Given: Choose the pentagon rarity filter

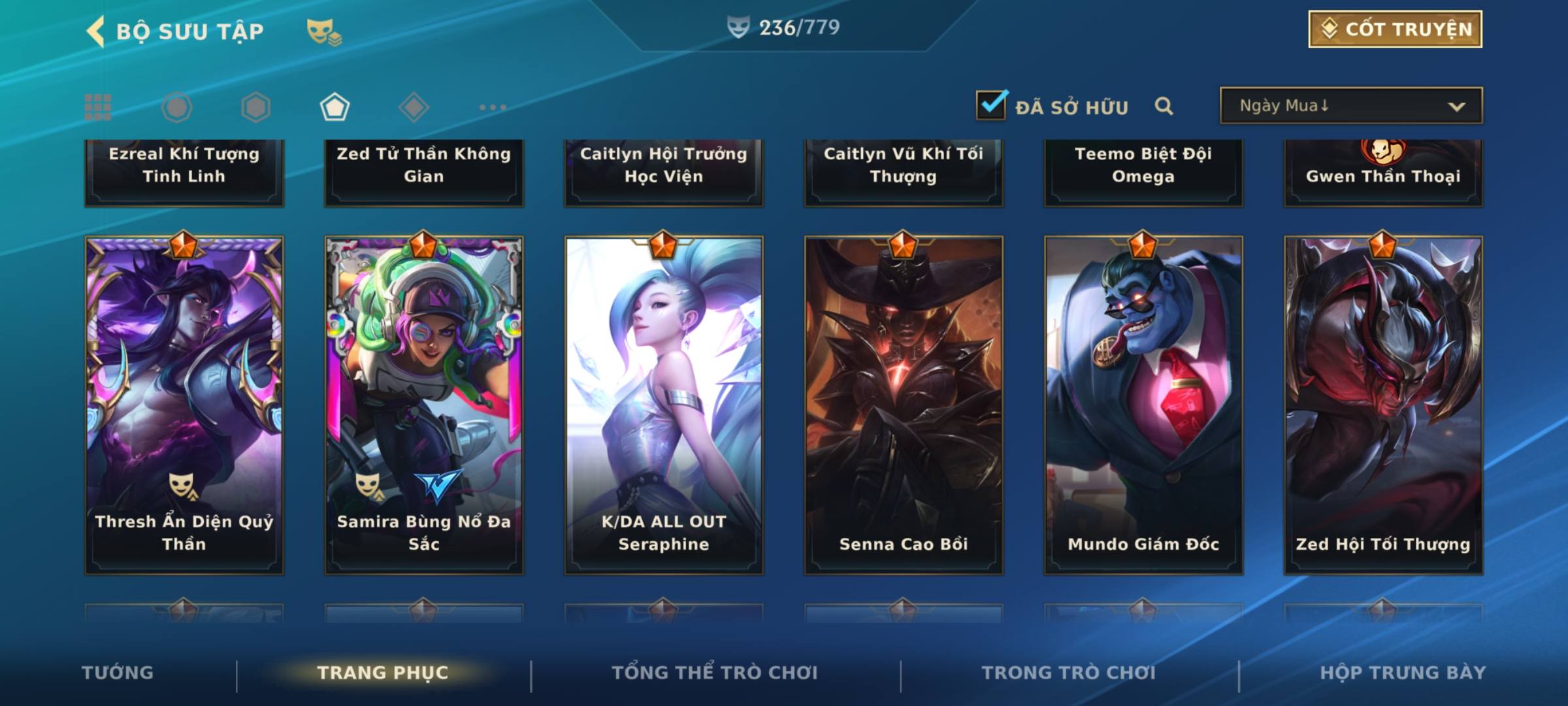Looking at the screenshot, I should pyautogui.click(x=335, y=107).
